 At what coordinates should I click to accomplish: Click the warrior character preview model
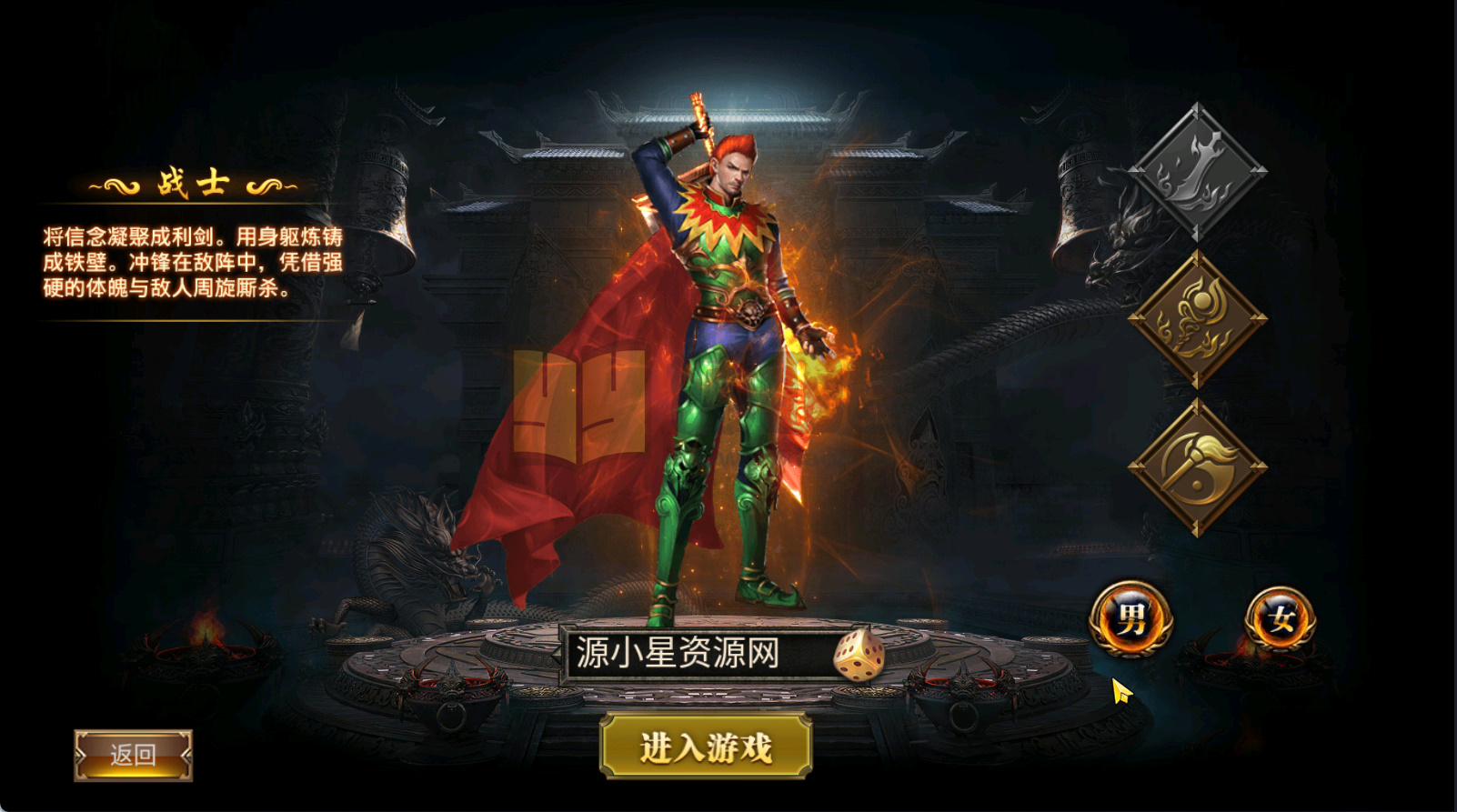pos(728,364)
